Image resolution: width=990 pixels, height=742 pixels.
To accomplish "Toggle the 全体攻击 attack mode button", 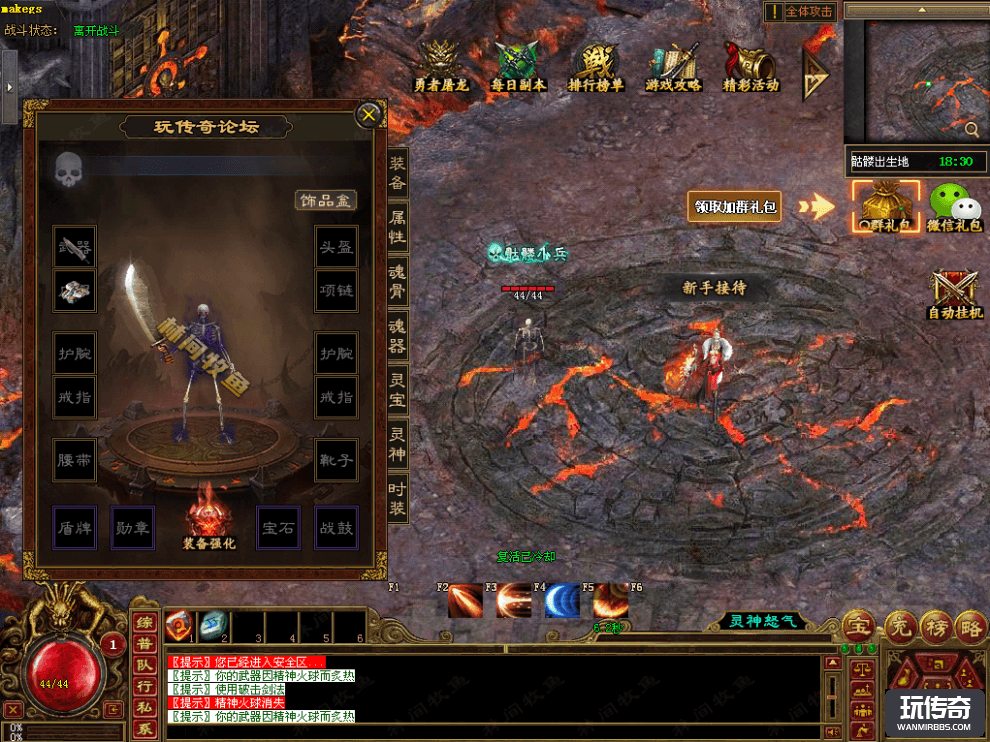I will pyautogui.click(x=800, y=12).
